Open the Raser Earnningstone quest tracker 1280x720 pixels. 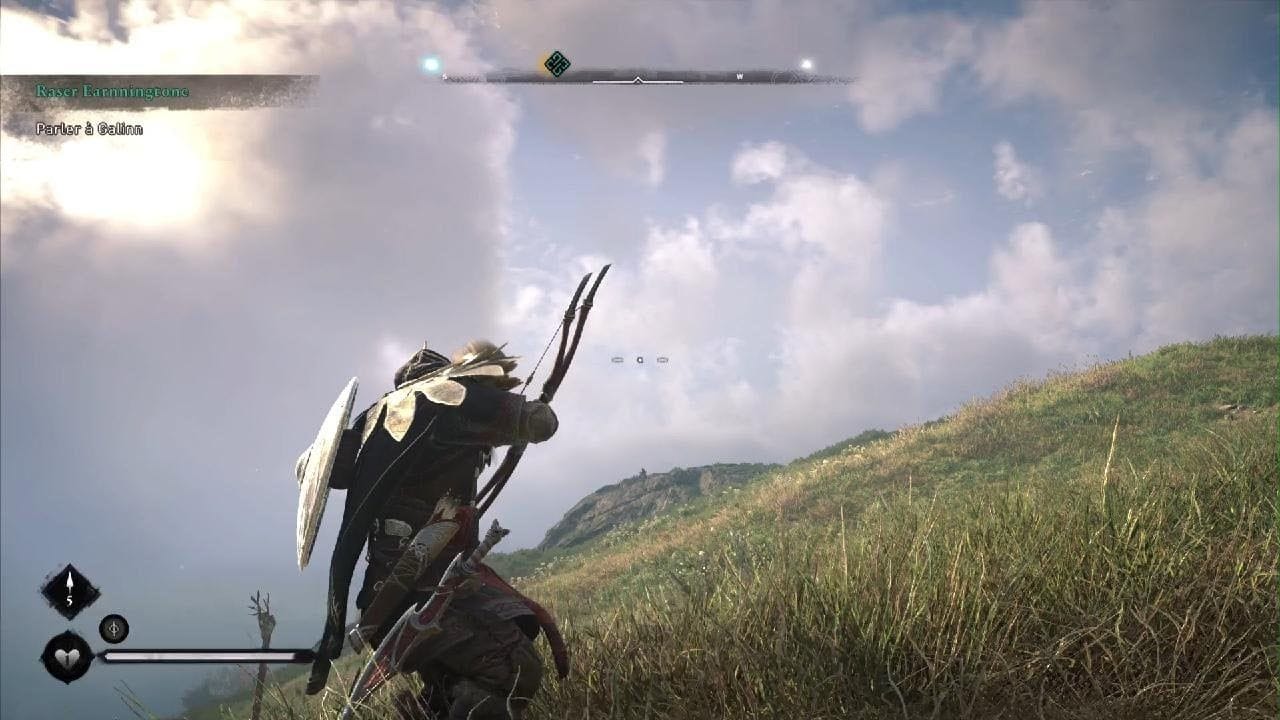pos(112,91)
